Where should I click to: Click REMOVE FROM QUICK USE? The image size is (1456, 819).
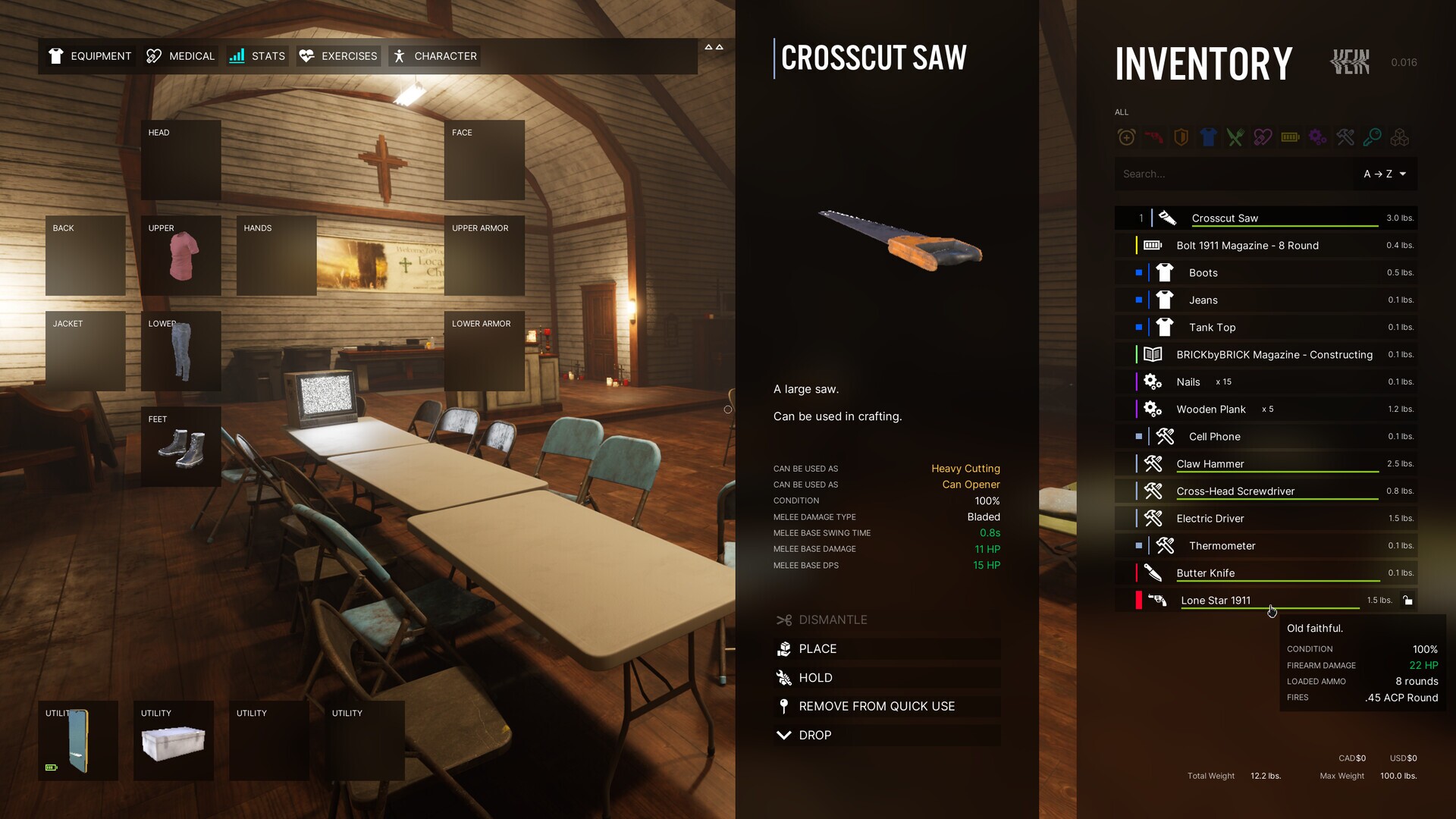(x=877, y=706)
